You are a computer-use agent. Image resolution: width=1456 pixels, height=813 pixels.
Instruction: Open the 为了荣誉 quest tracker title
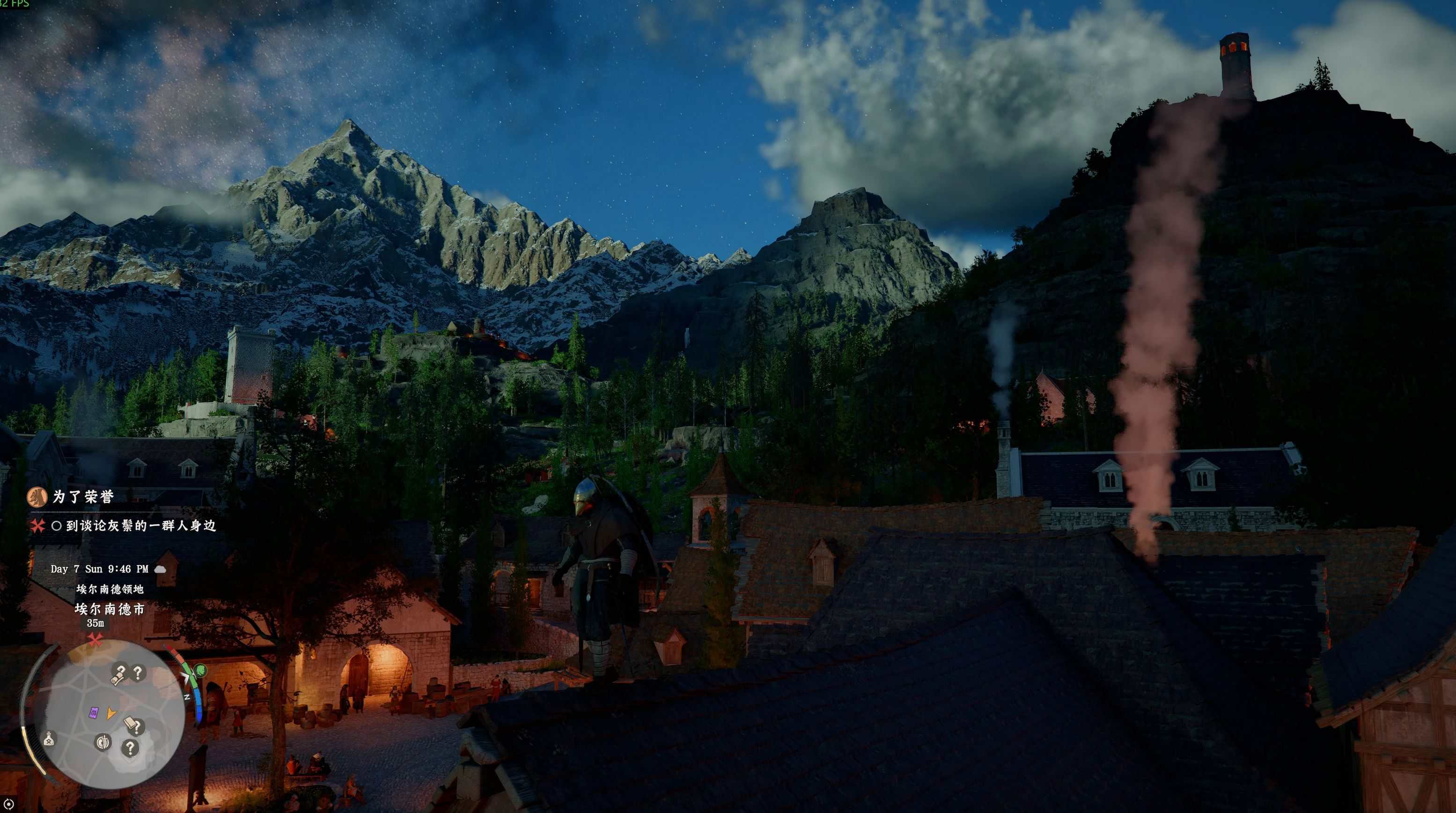84,497
